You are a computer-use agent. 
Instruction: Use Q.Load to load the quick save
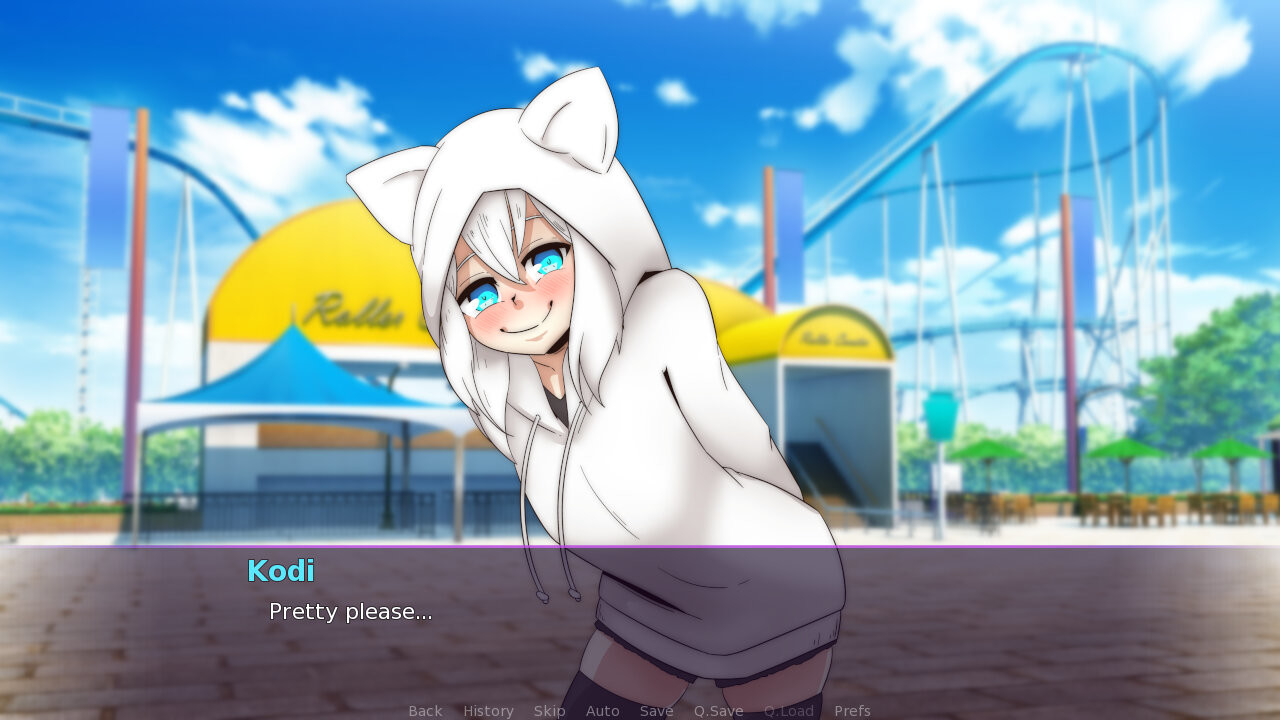pyautogui.click(x=788, y=711)
